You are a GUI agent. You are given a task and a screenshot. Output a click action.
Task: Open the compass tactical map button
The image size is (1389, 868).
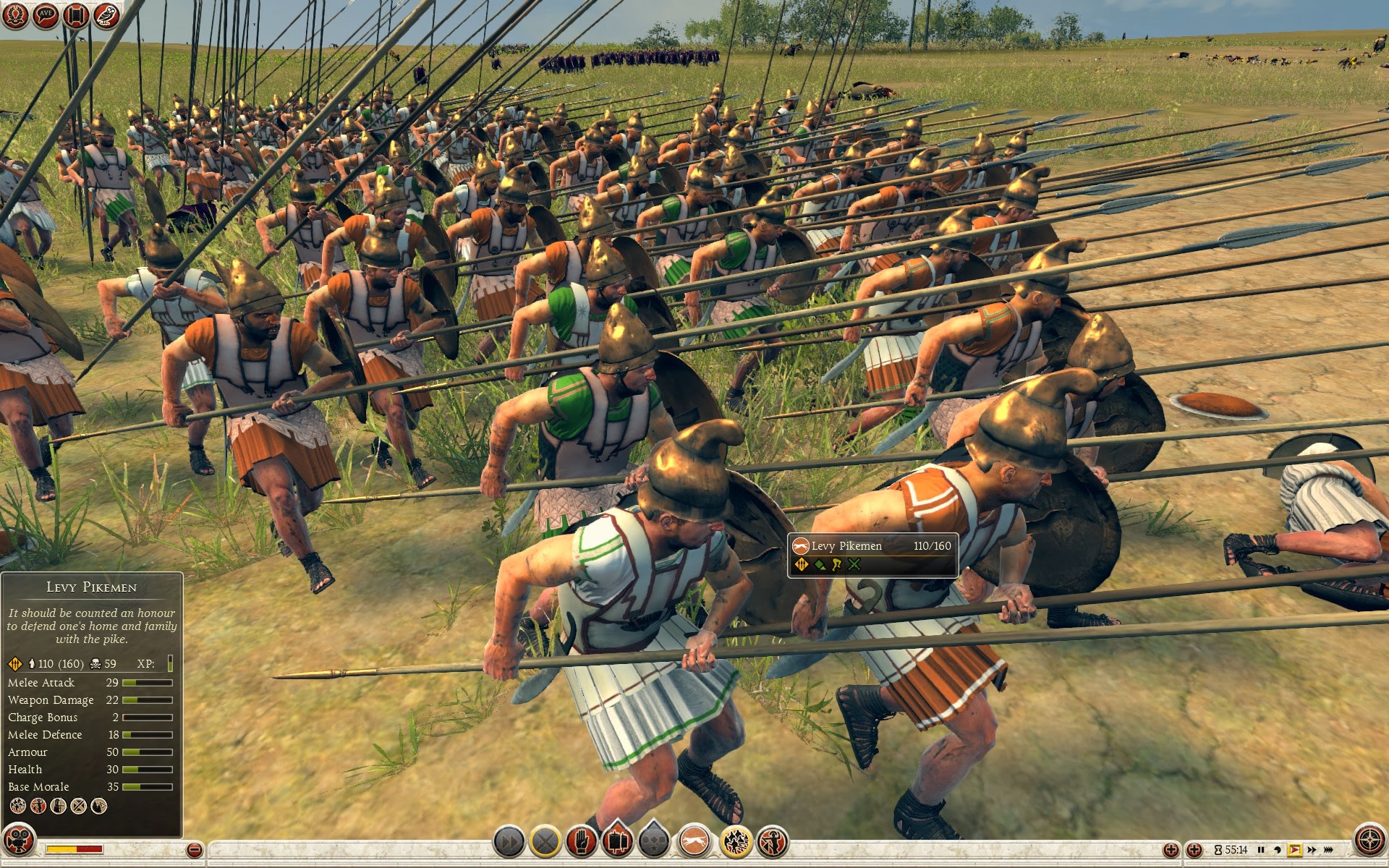point(1369,841)
